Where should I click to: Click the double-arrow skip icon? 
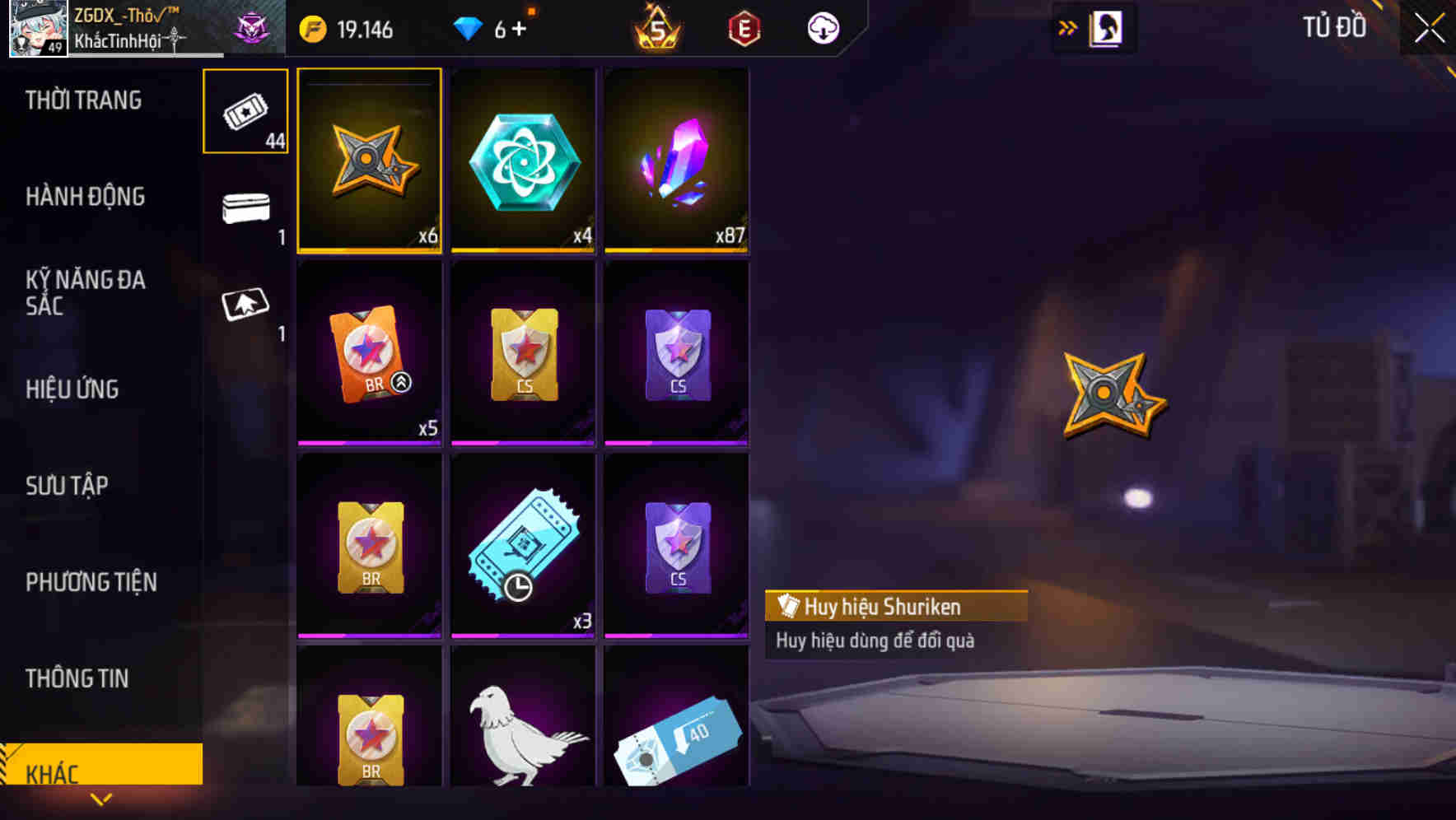coord(1068,27)
